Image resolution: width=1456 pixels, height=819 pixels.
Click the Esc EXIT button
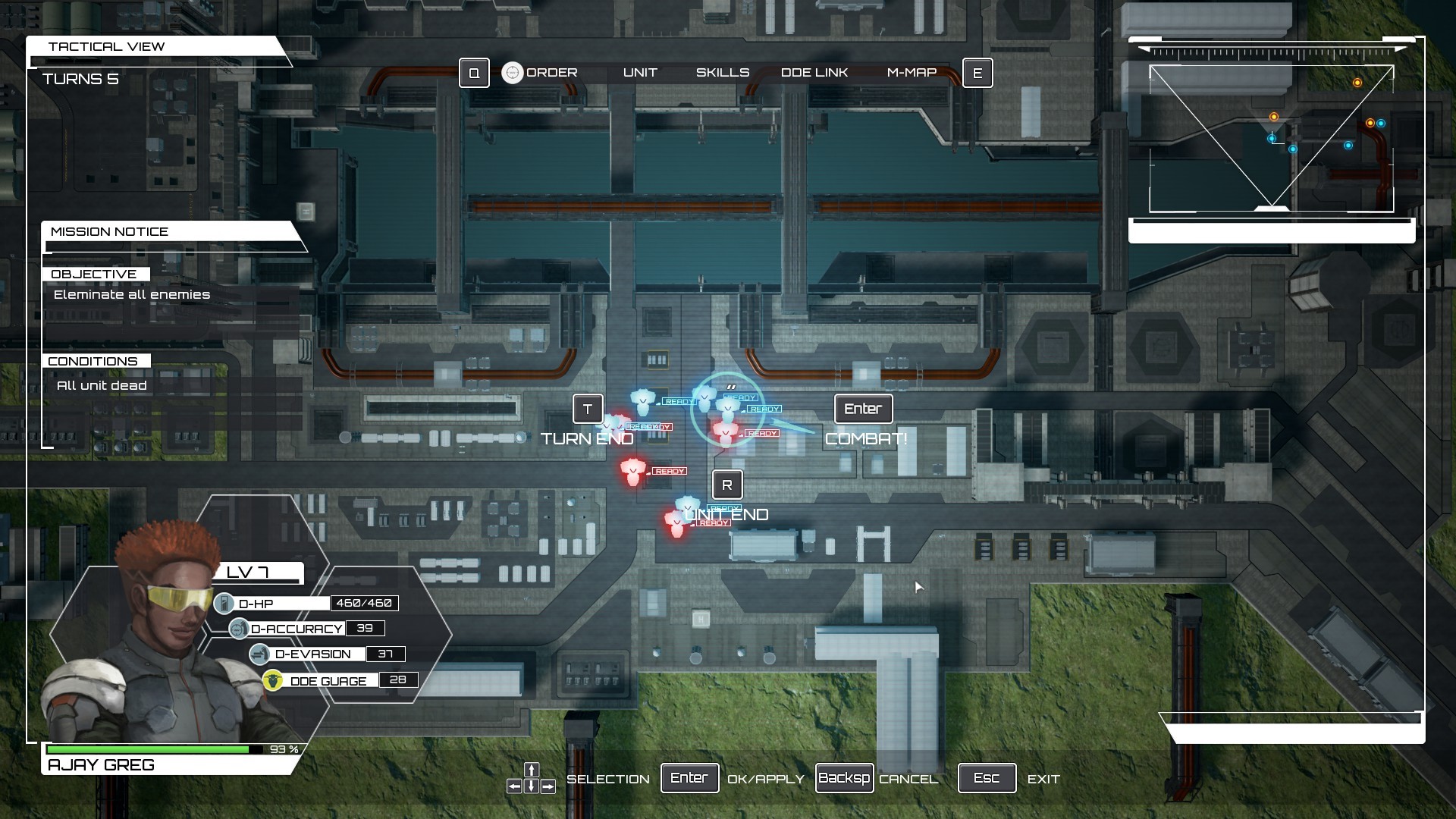987,777
